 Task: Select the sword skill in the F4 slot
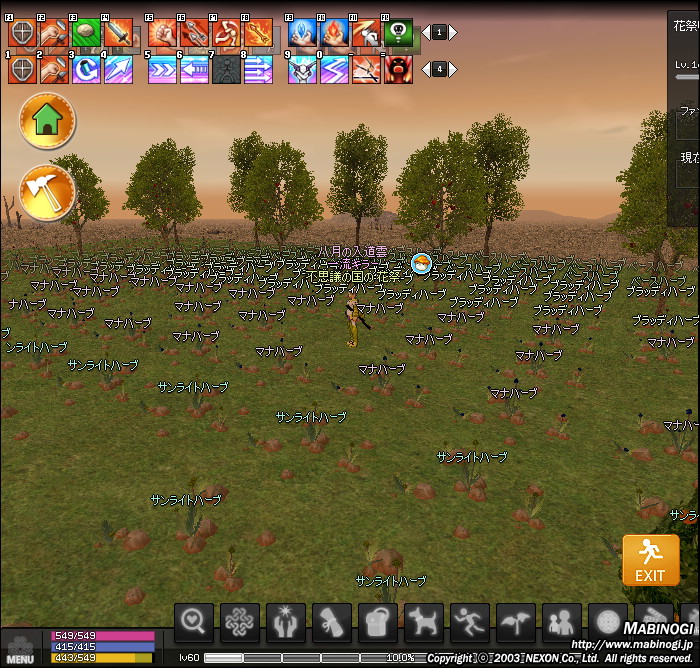118,33
